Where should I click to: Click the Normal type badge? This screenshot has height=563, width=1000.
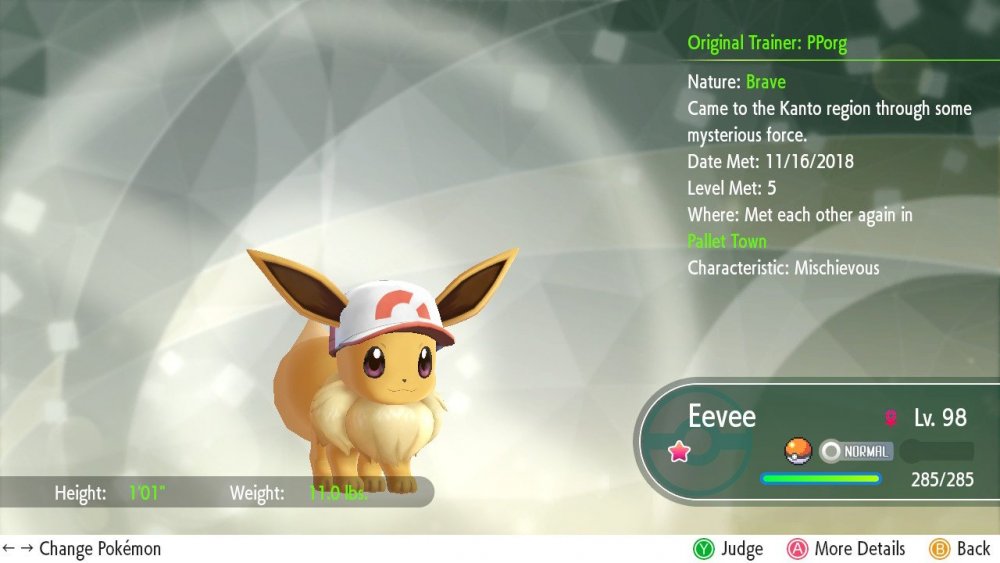(855, 451)
